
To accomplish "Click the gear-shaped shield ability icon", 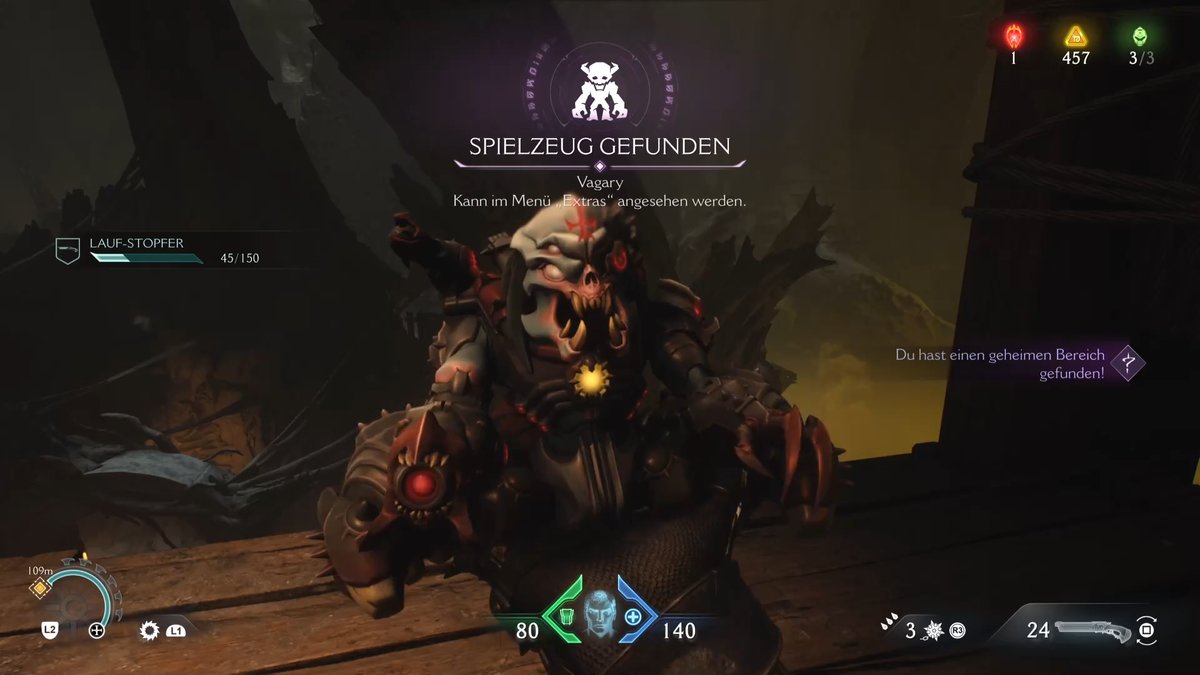I will click(x=150, y=630).
